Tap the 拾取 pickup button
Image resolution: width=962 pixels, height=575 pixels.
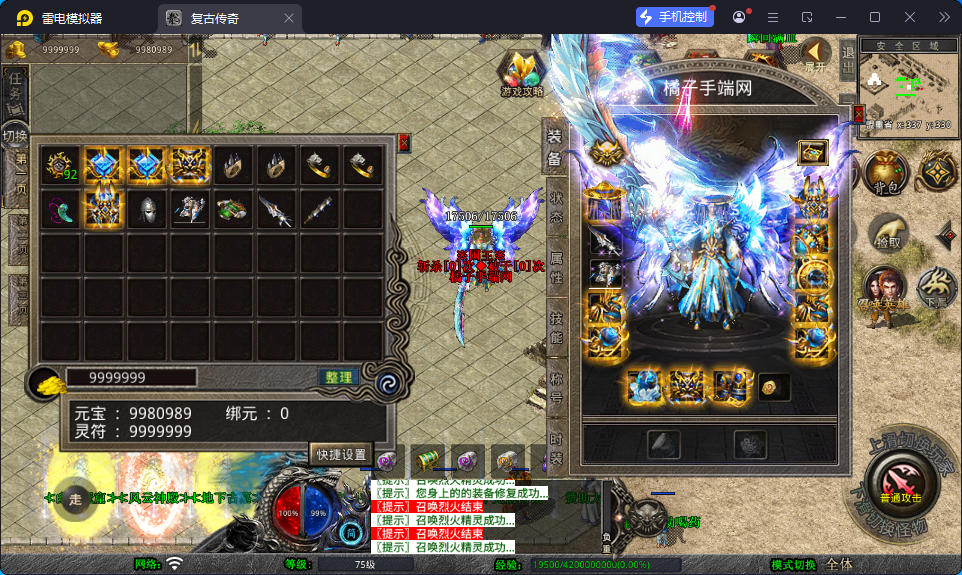pos(887,231)
